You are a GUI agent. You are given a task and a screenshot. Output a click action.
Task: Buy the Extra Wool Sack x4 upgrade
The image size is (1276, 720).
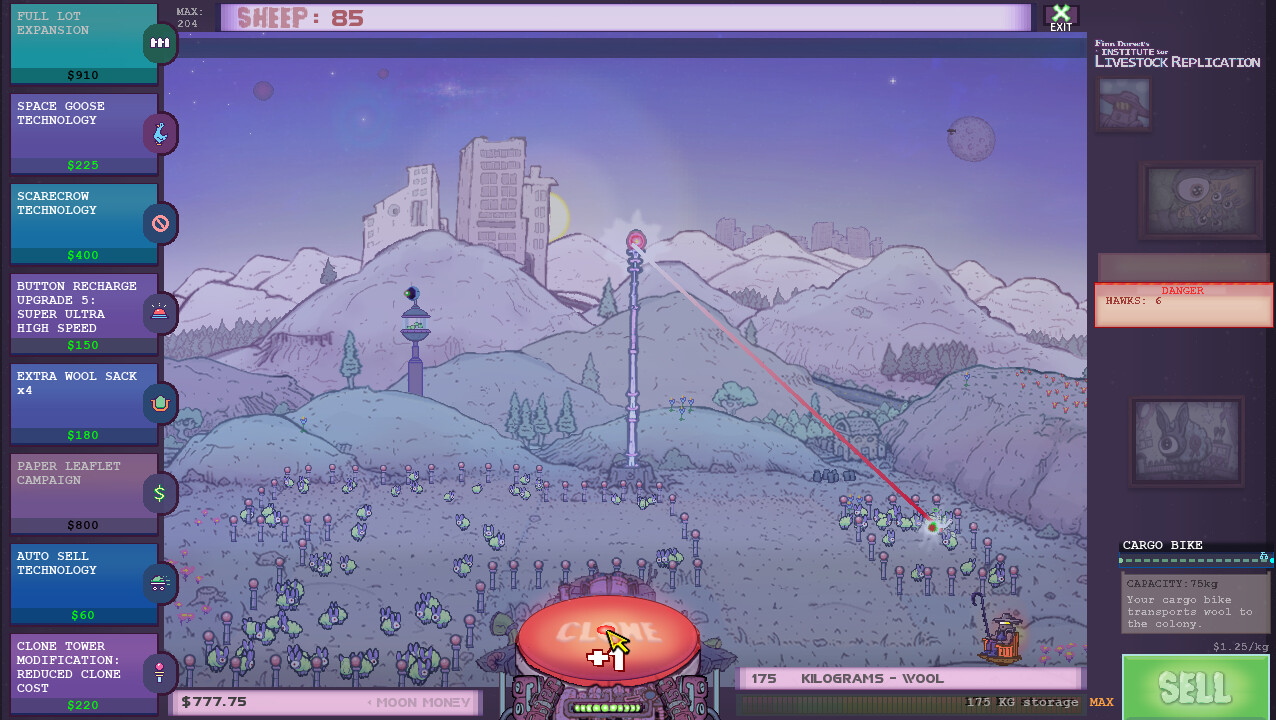pyautogui.click(x=85, y=404)
